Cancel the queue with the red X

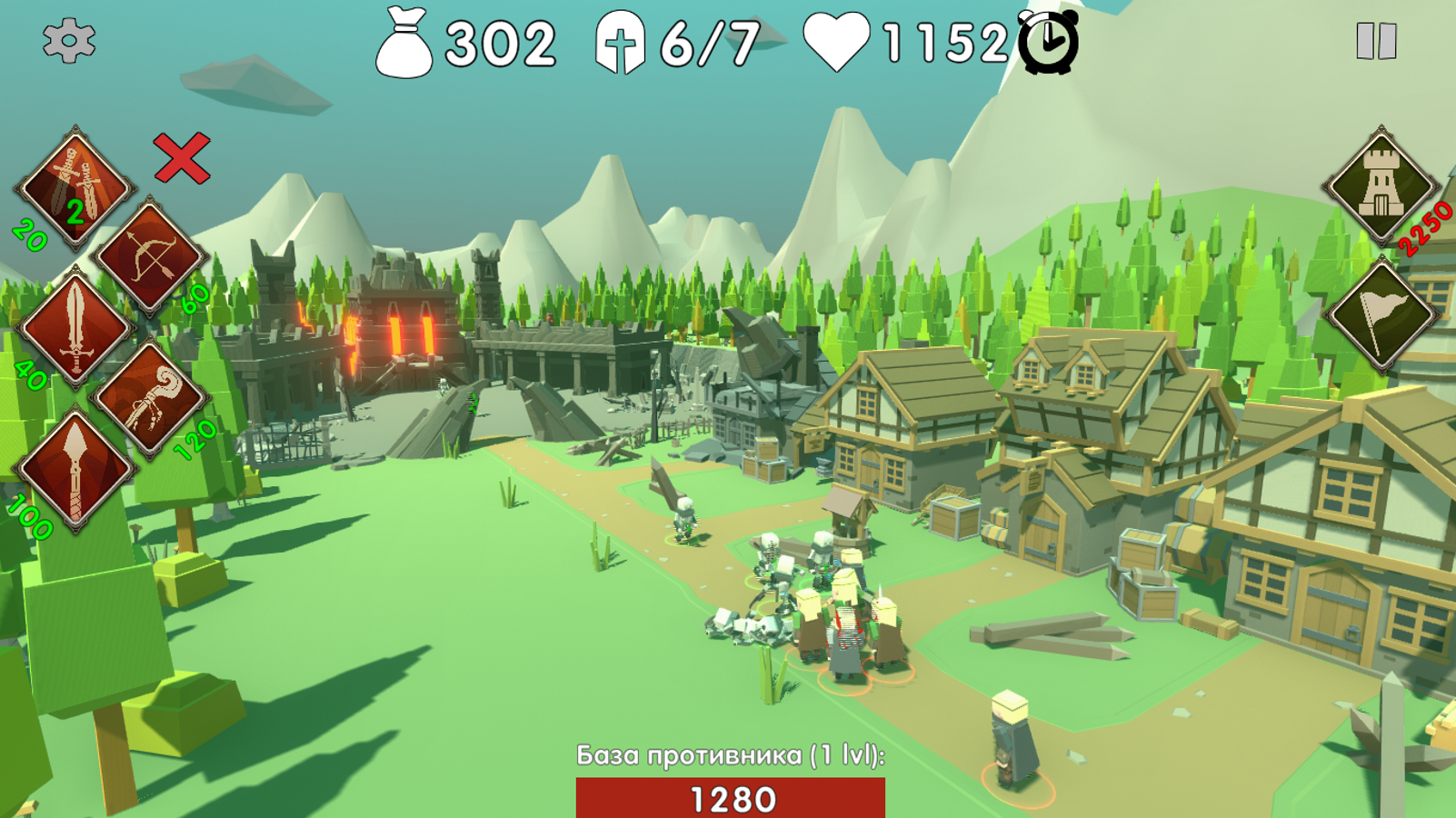(182, 158)
